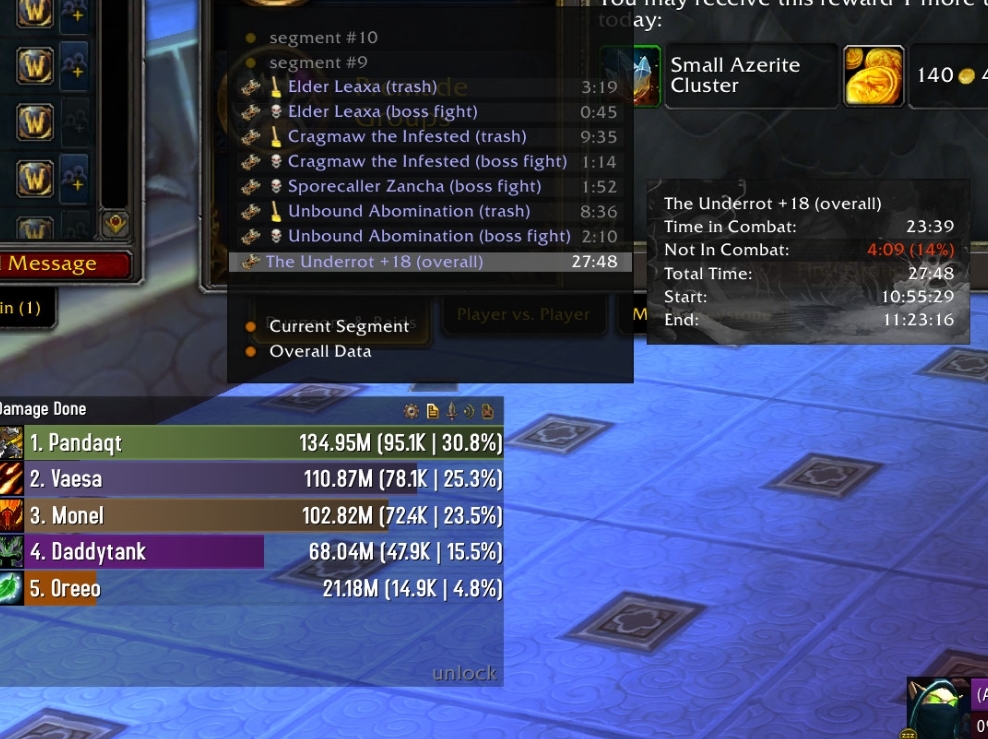Image resolution: width=988 pixels, height=739 pixels.
Task: Show Overall Data
Action: tap(320, 351)
